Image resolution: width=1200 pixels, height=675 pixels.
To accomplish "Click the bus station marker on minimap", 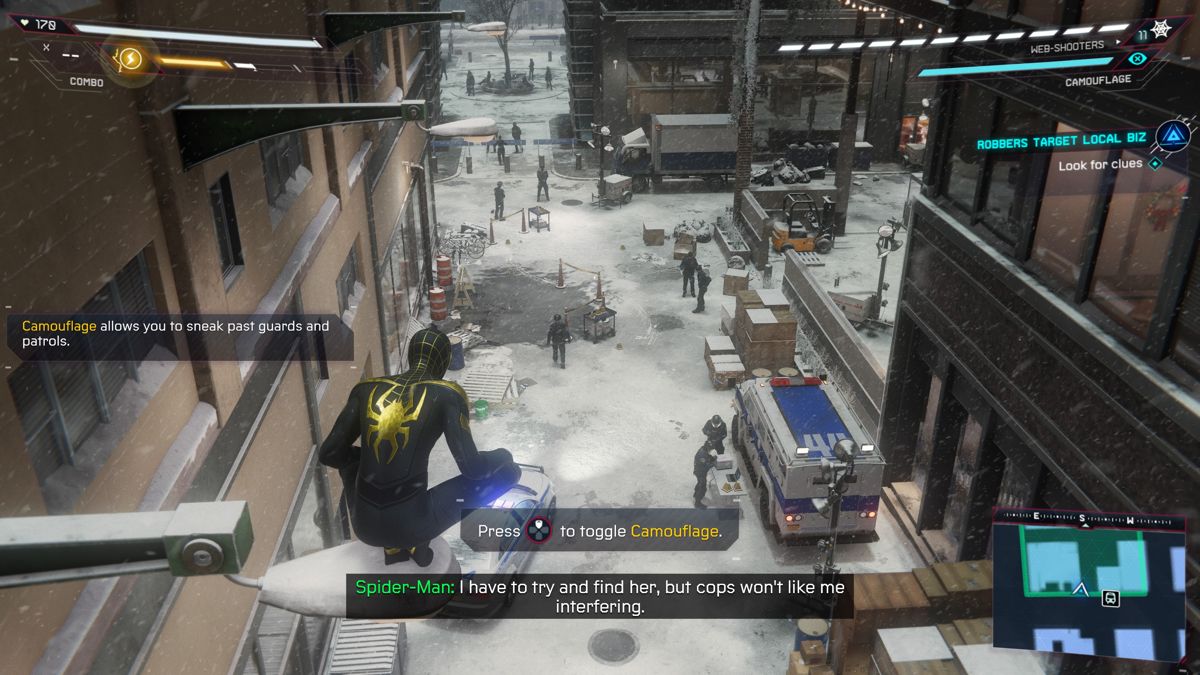I will [1110, 598].
